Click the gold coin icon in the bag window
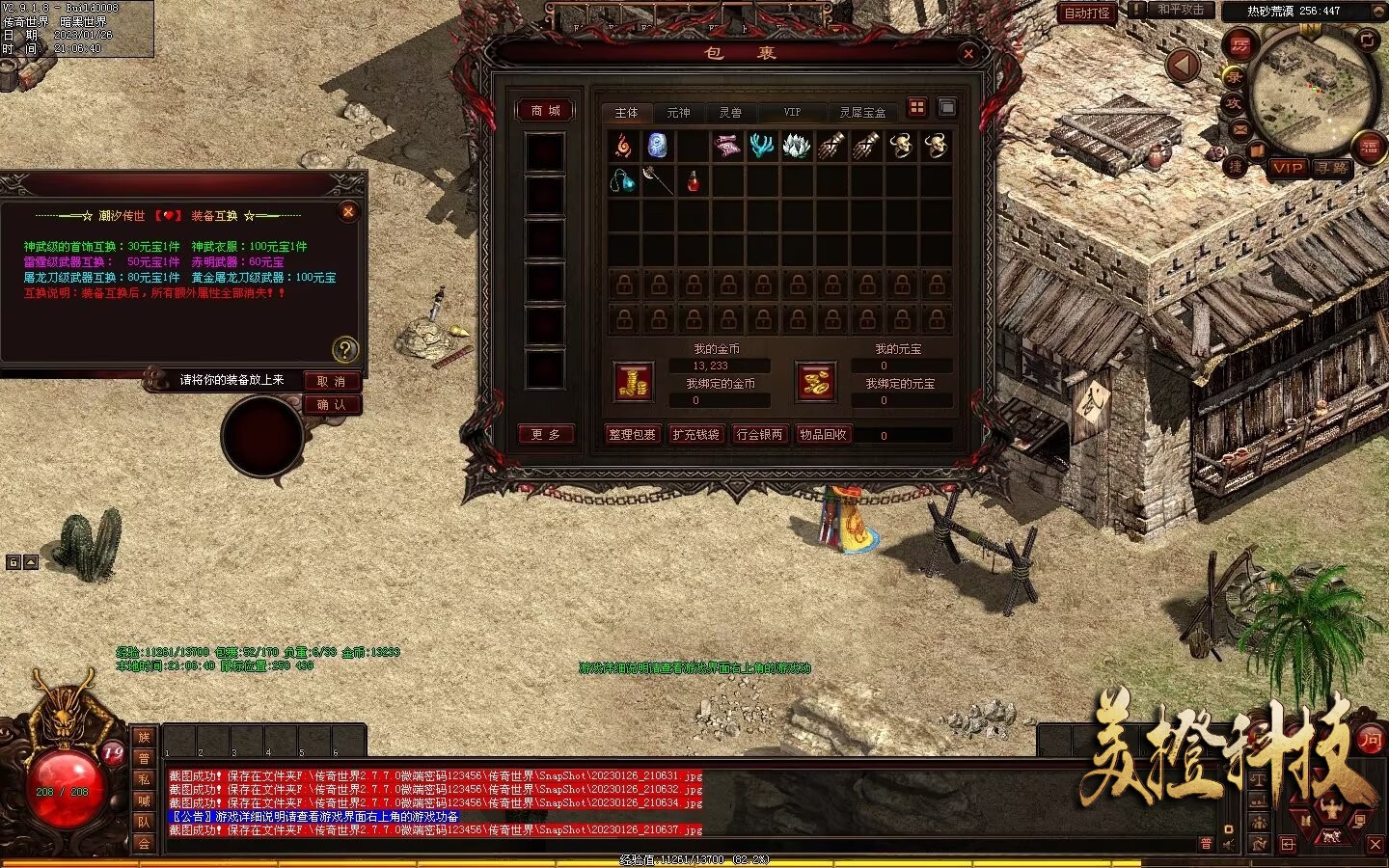1389x868 pixels. 634,382
